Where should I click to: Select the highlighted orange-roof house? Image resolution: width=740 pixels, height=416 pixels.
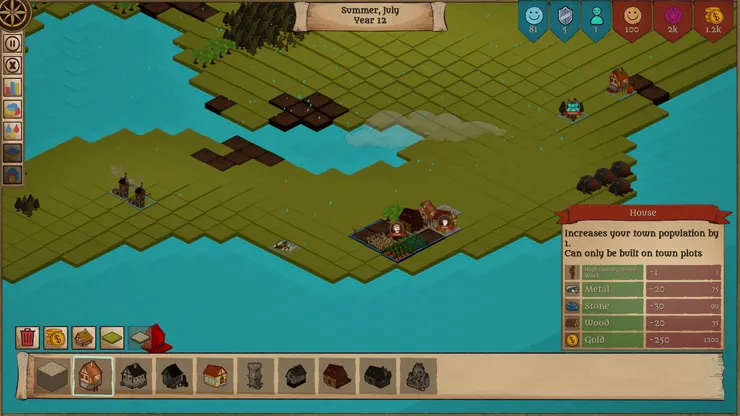tap(92, 376)
